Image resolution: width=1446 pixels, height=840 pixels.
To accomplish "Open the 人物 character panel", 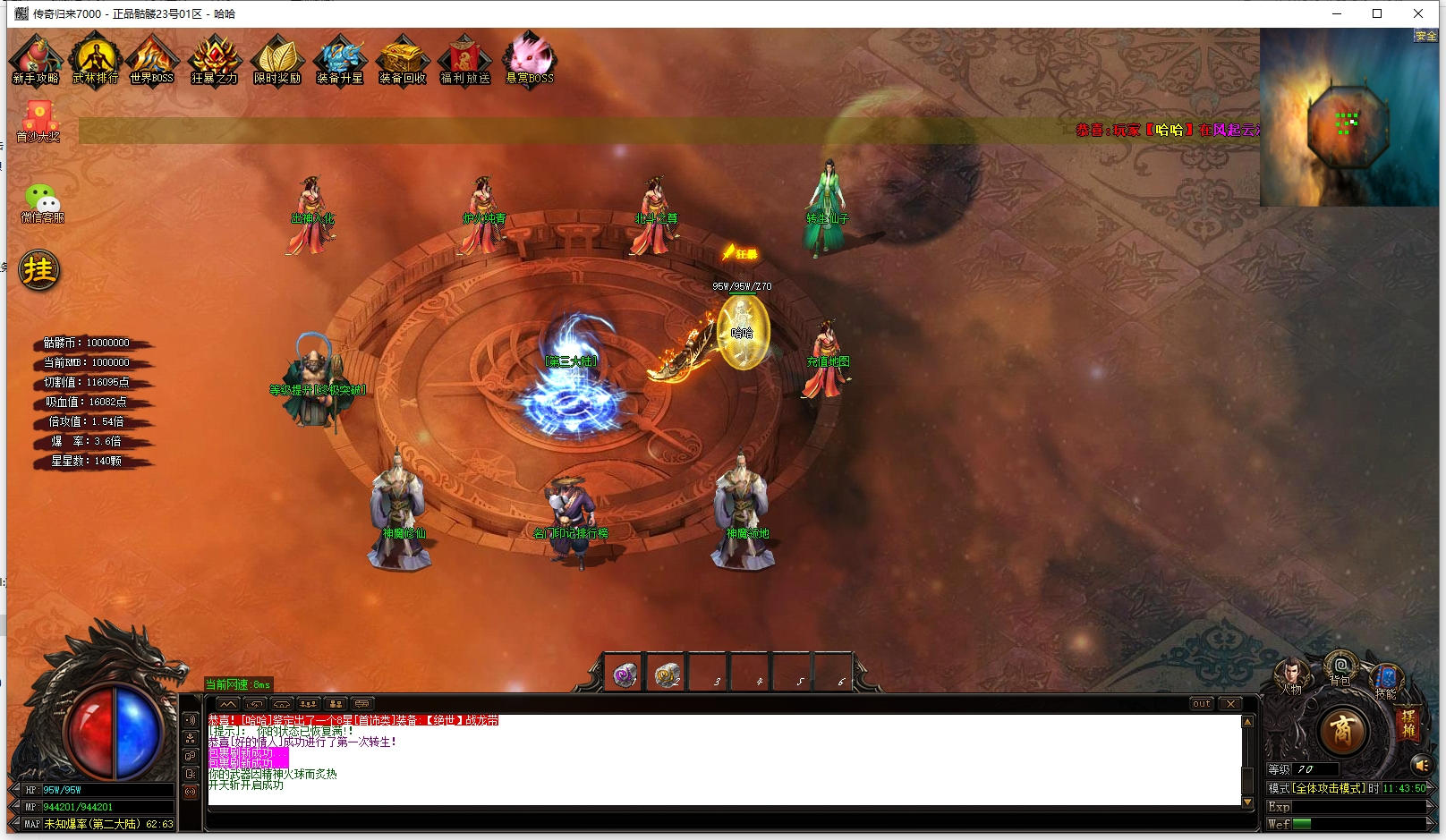I will pyautogui.click(x=1290, y=675).
